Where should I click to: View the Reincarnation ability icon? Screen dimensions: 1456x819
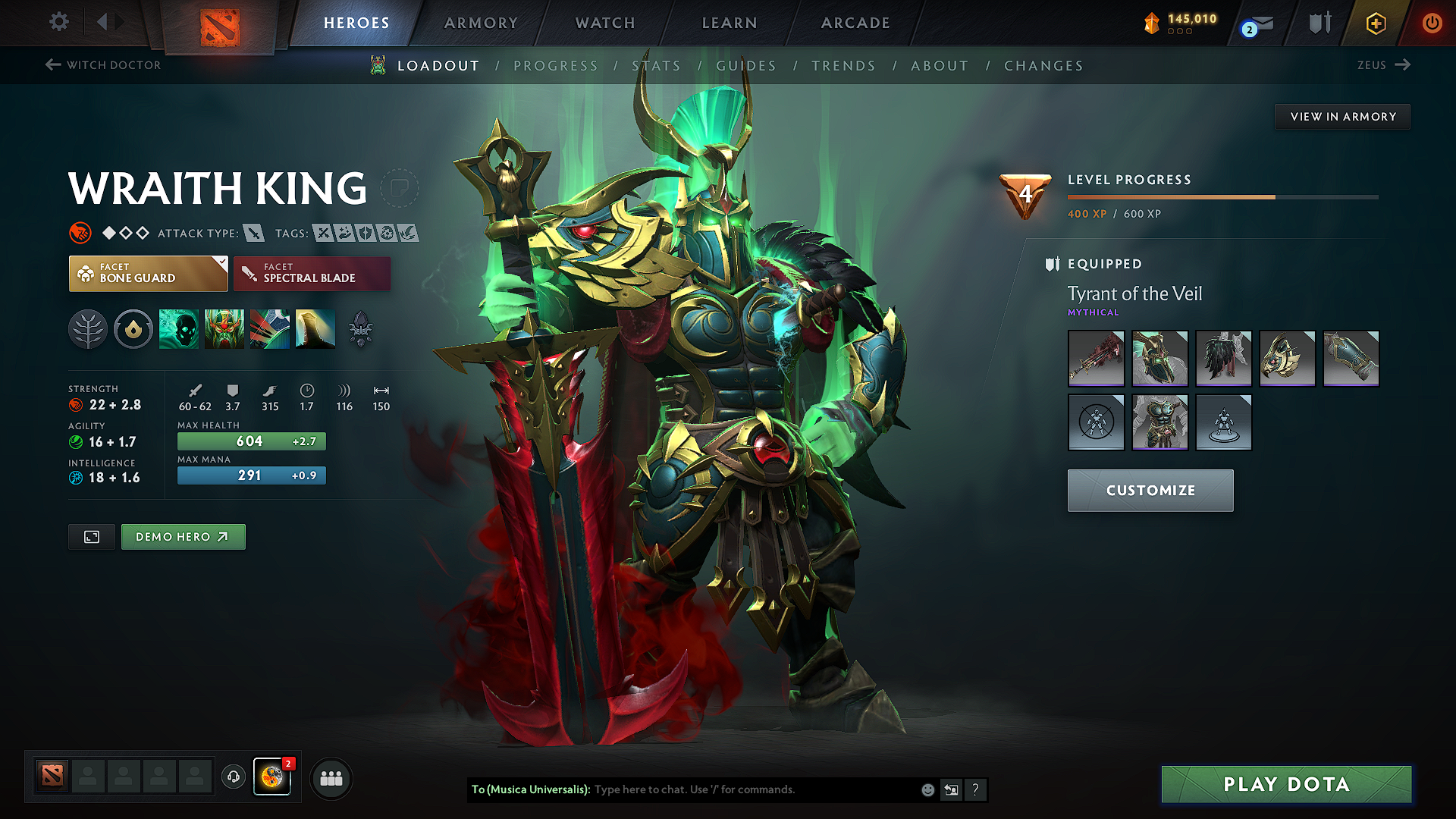click(x=315, y=329)
